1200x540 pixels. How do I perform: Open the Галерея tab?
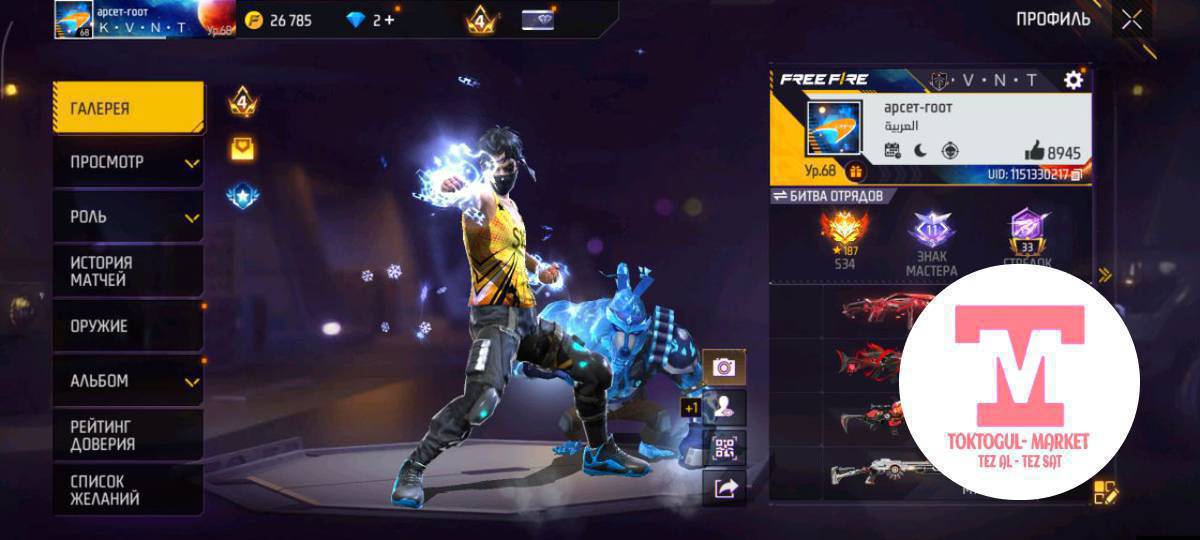(x=128, y=108)
